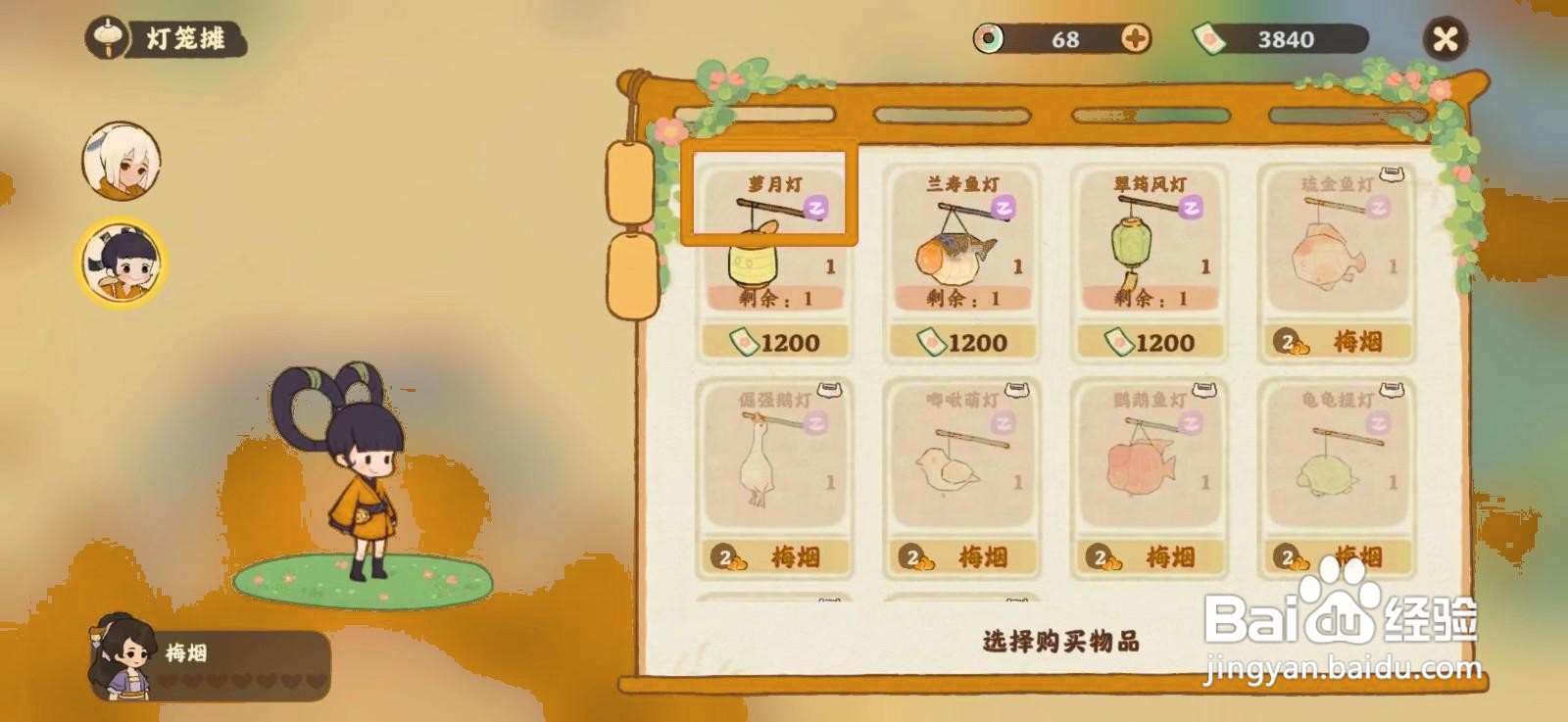Click the Z badge on 萝月灯 card
1568x722 pixels.
816,207
